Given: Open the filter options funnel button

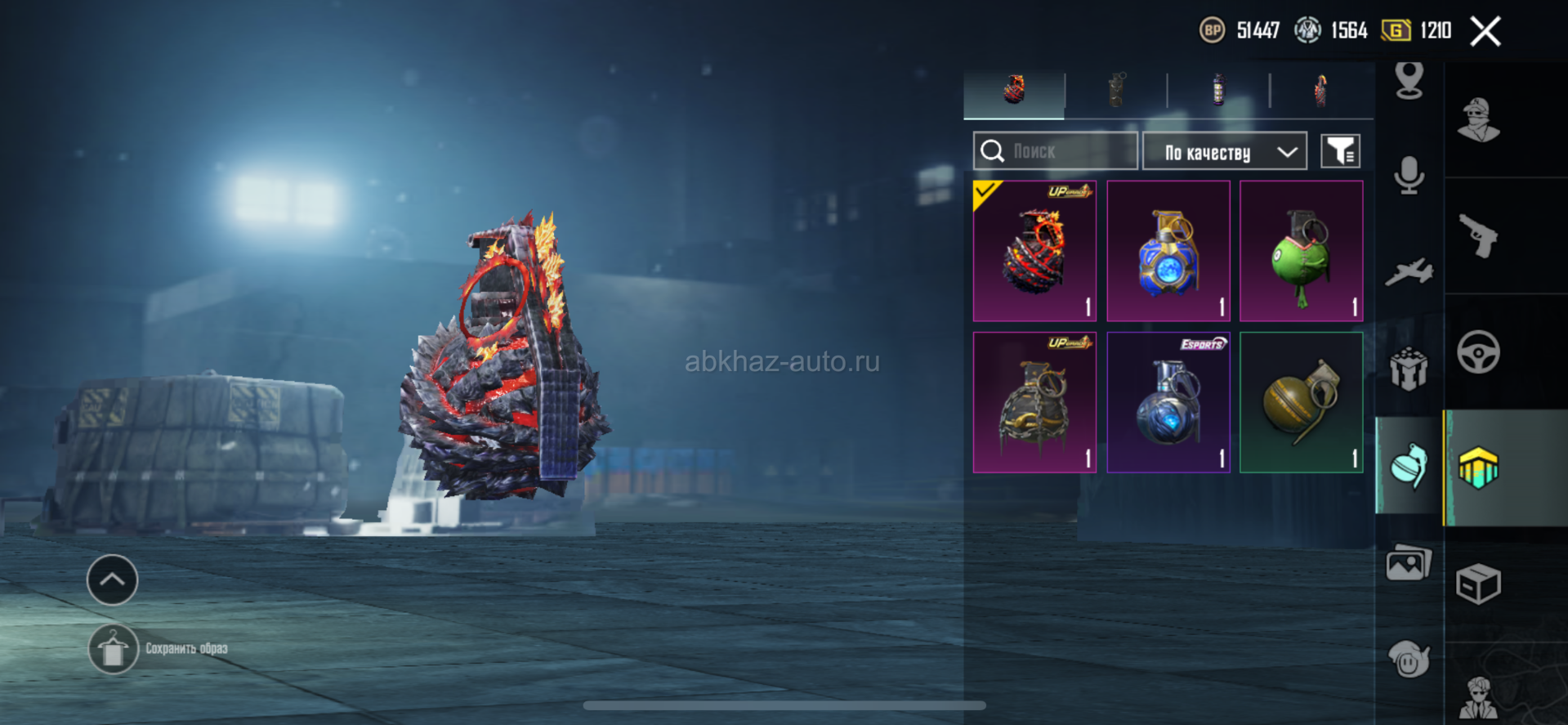Looking at the screenshot, I should 1340,151.
